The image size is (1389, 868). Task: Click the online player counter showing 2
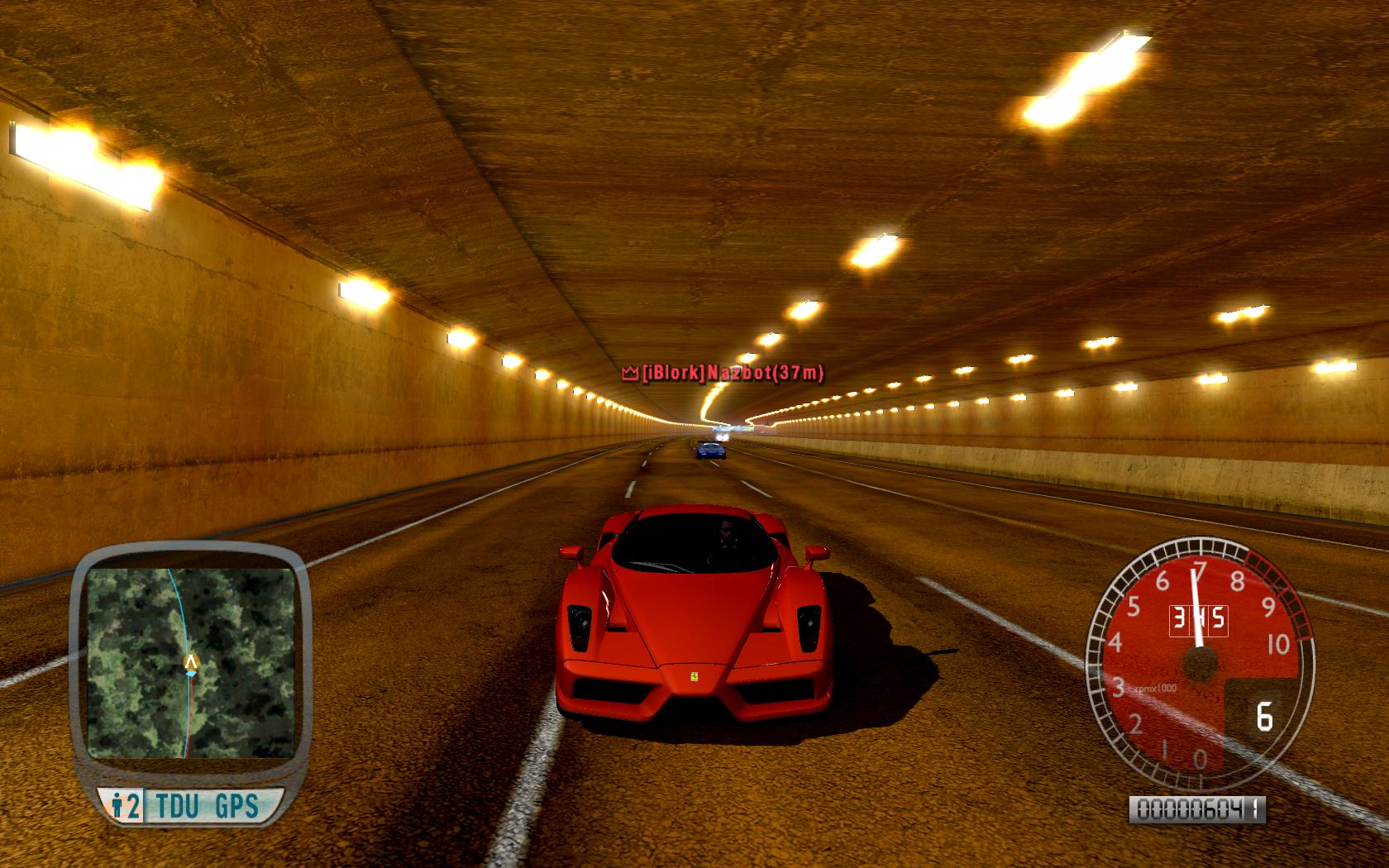(x=132, y=803)
